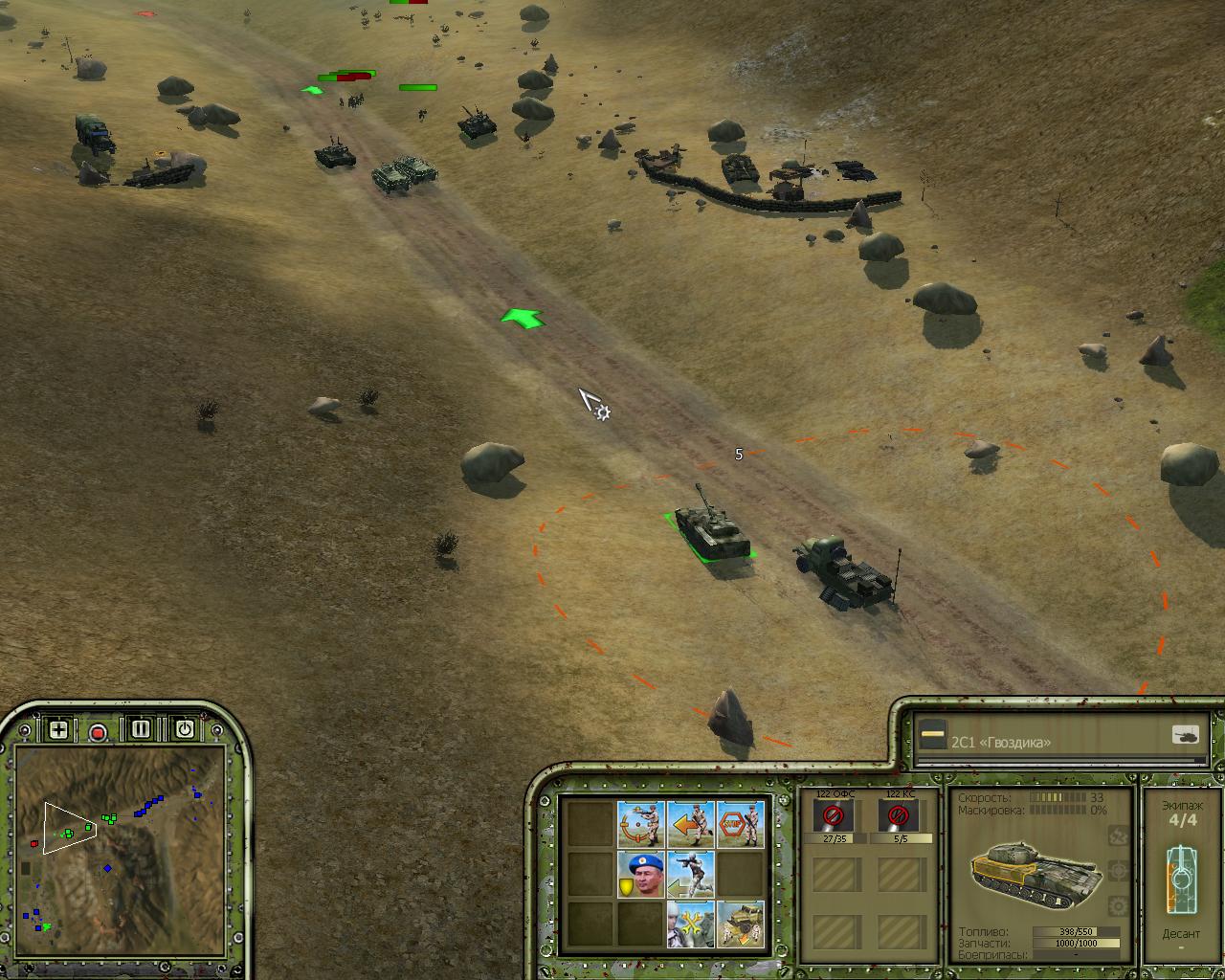Click the red record button above minimap
This screenshot has width=1225, height=980.
coord(98,732)
